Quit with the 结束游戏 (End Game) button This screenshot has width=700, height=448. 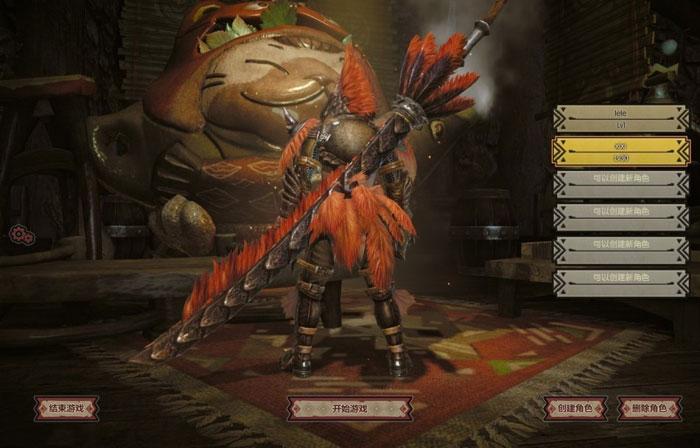tap(66, 408)
